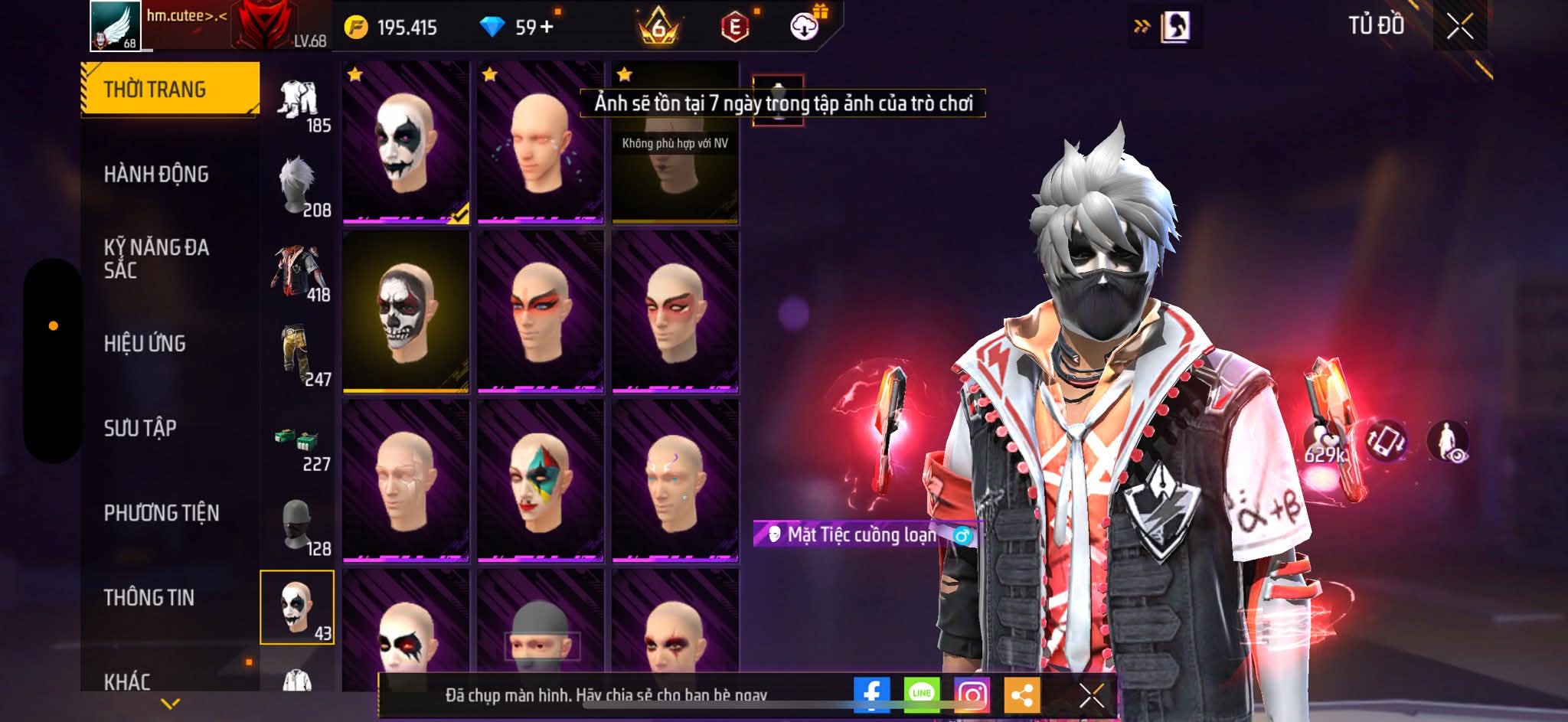Close the wardrobe screen with the X

coord(1459,28)
